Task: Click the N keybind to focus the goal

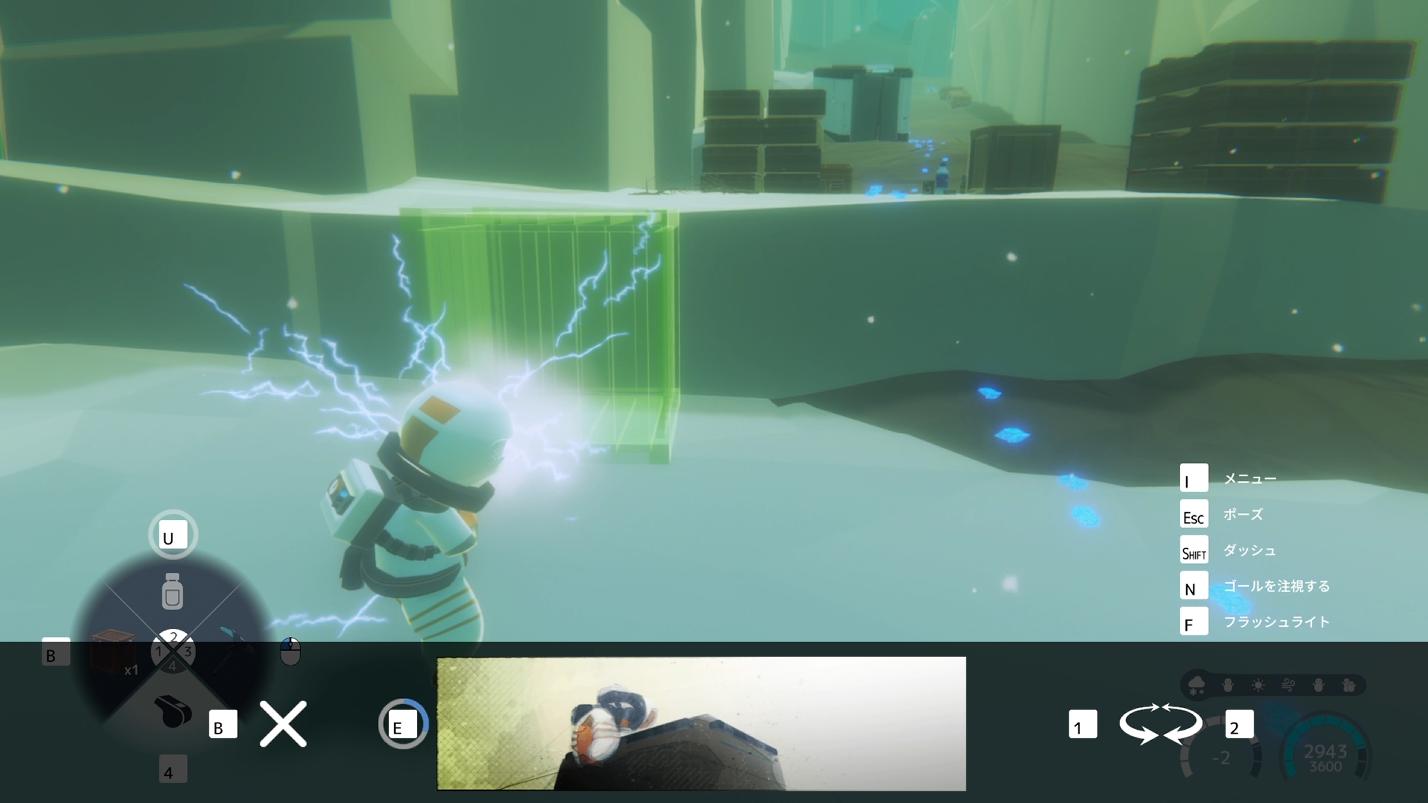Action: click(1193, 586)
